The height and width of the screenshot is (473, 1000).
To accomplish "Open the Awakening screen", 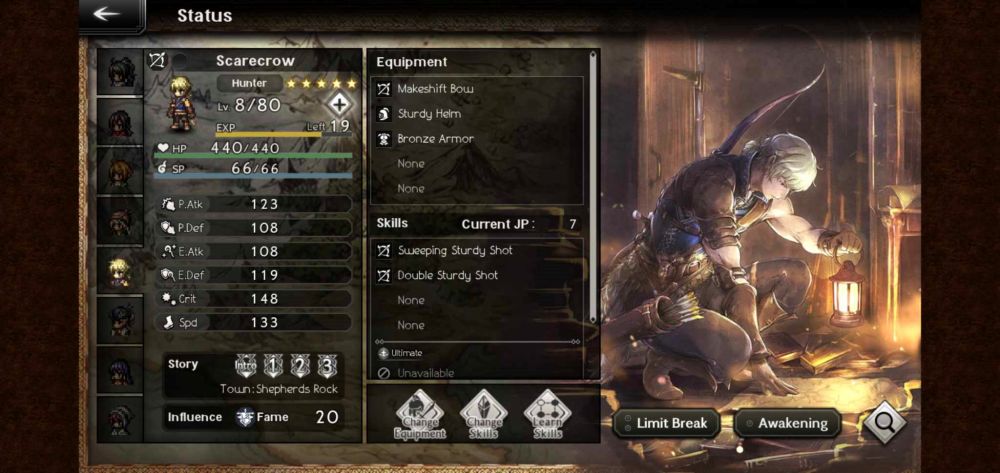I will tap(788, 423).
